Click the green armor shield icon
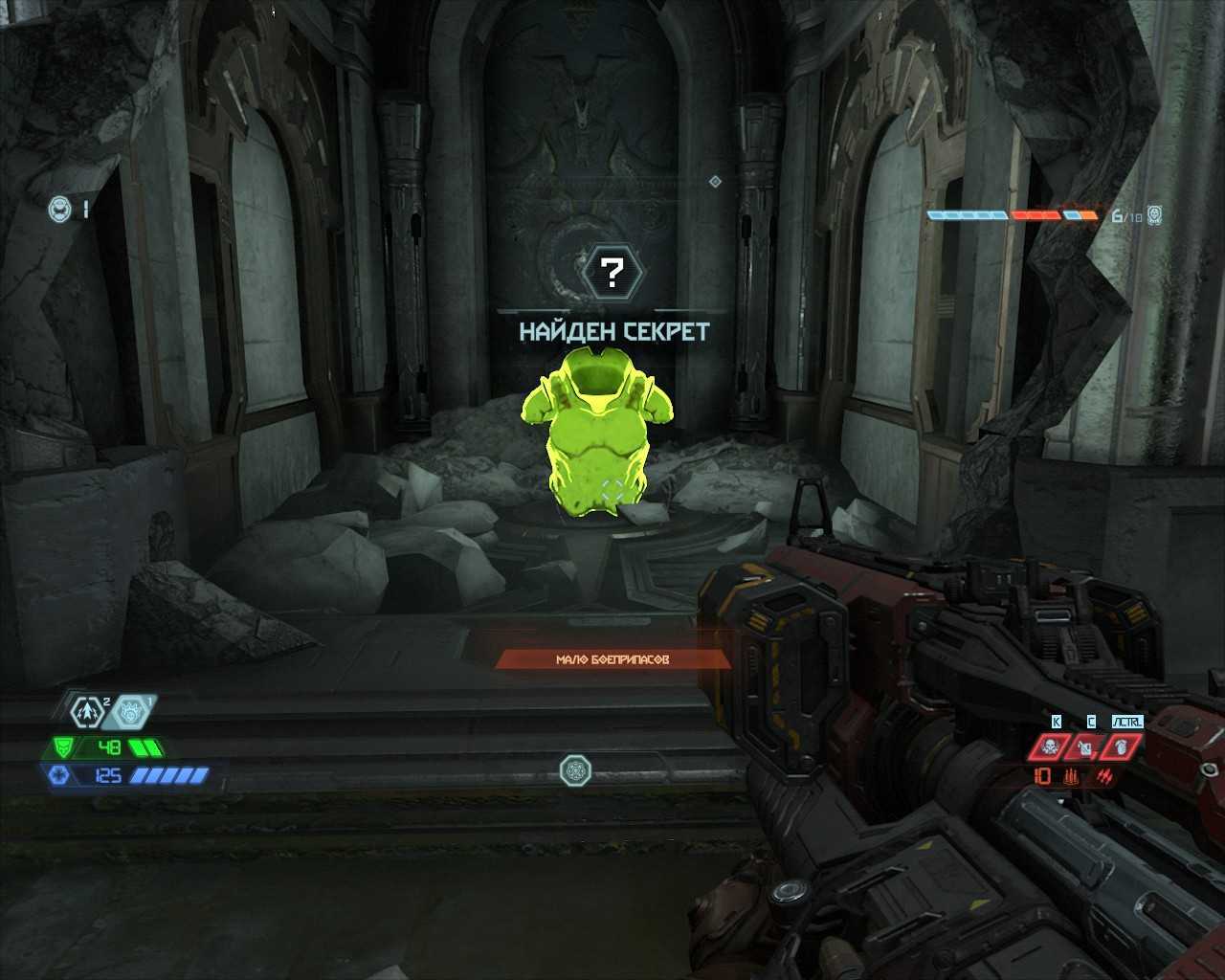 (63, 746)
